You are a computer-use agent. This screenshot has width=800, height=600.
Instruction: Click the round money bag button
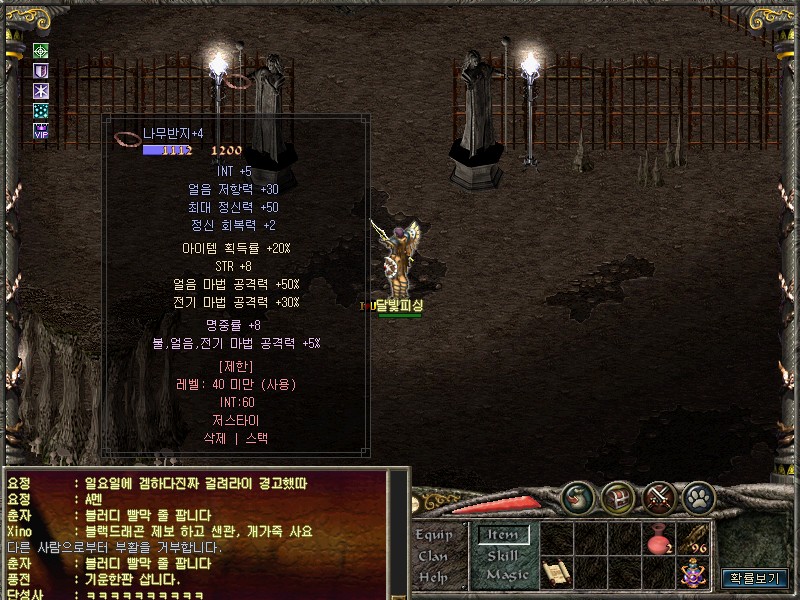click(x=578, y=497)
